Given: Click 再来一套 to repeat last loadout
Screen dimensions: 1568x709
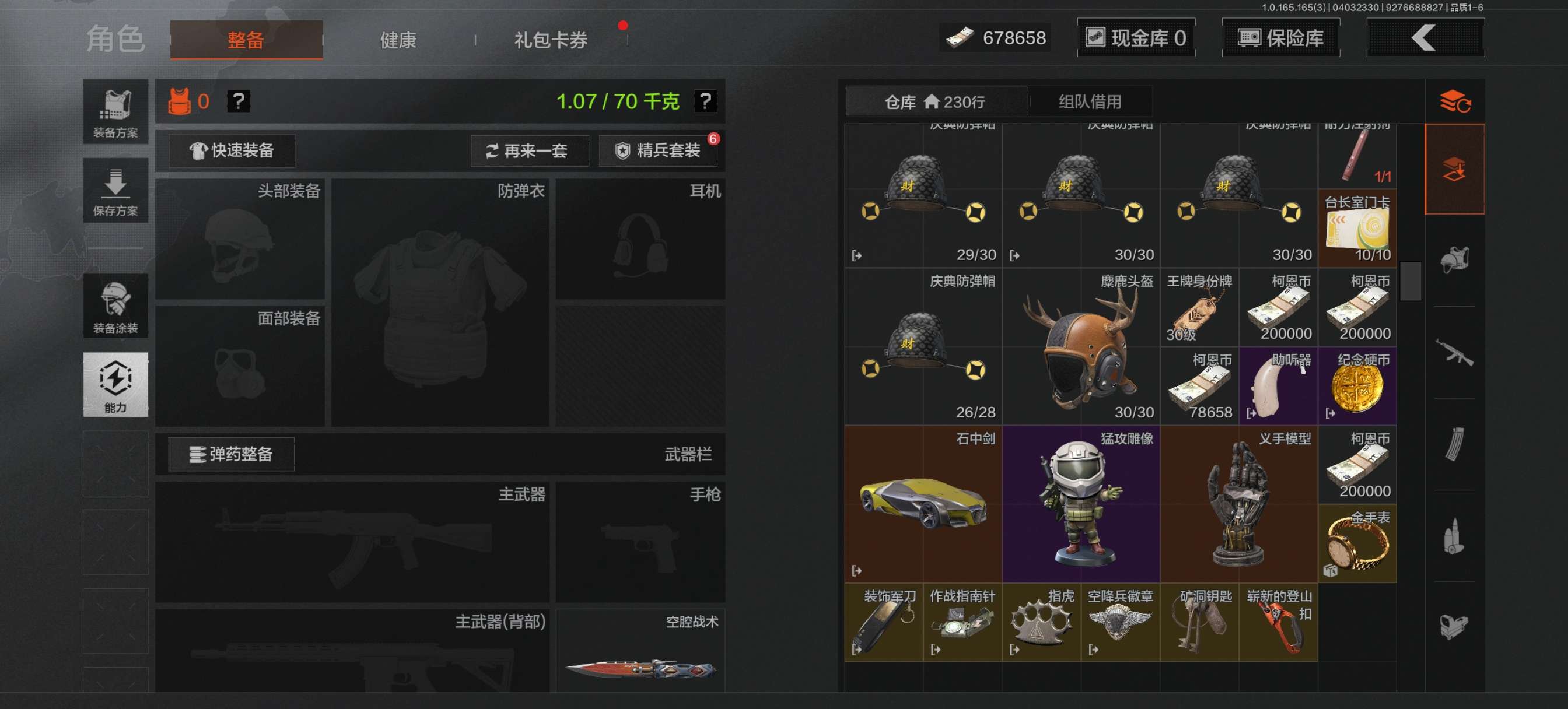Looking at the screenshot, I should pos(530,150).
